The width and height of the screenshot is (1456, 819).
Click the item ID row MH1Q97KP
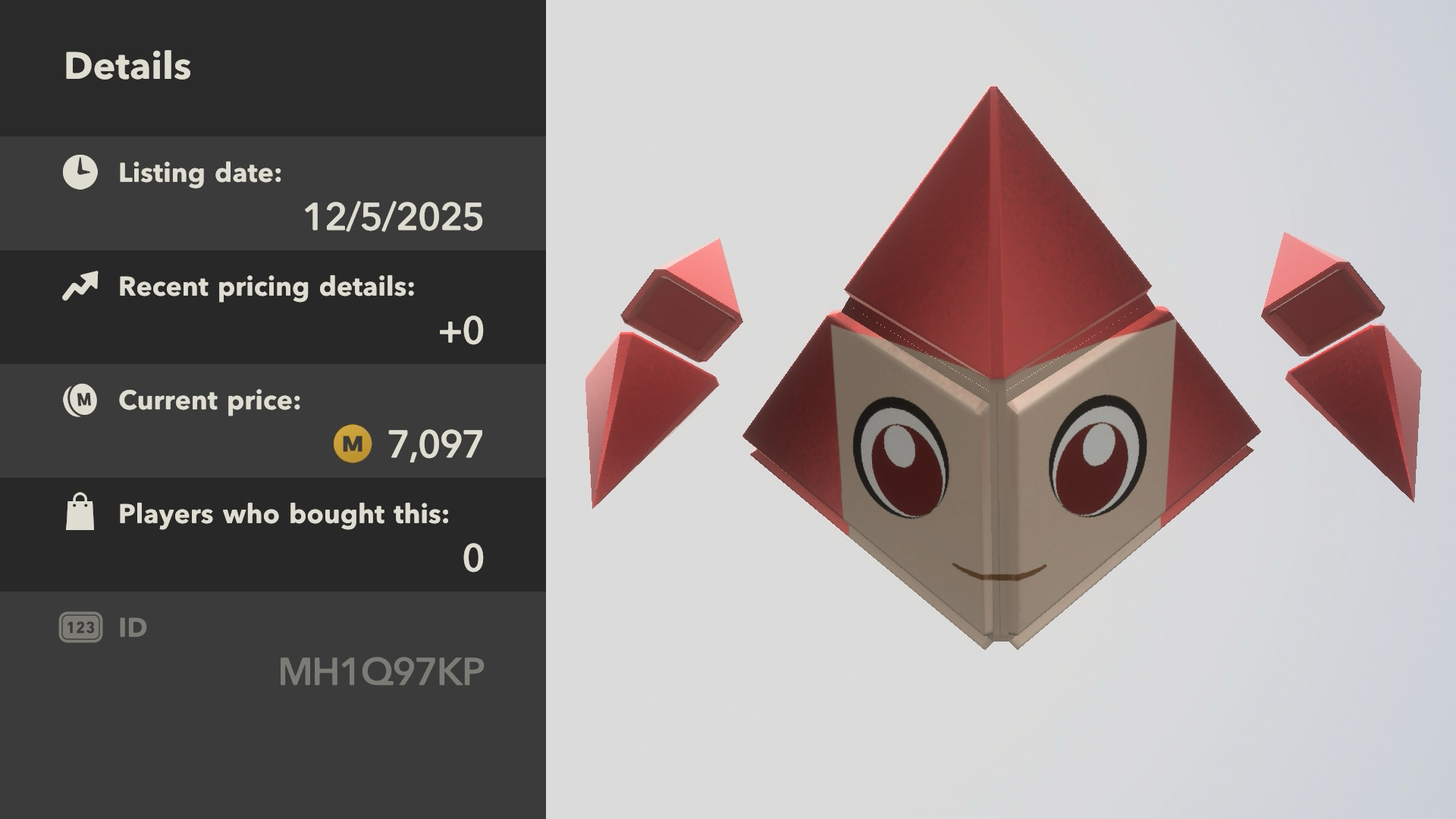point(273,651)
